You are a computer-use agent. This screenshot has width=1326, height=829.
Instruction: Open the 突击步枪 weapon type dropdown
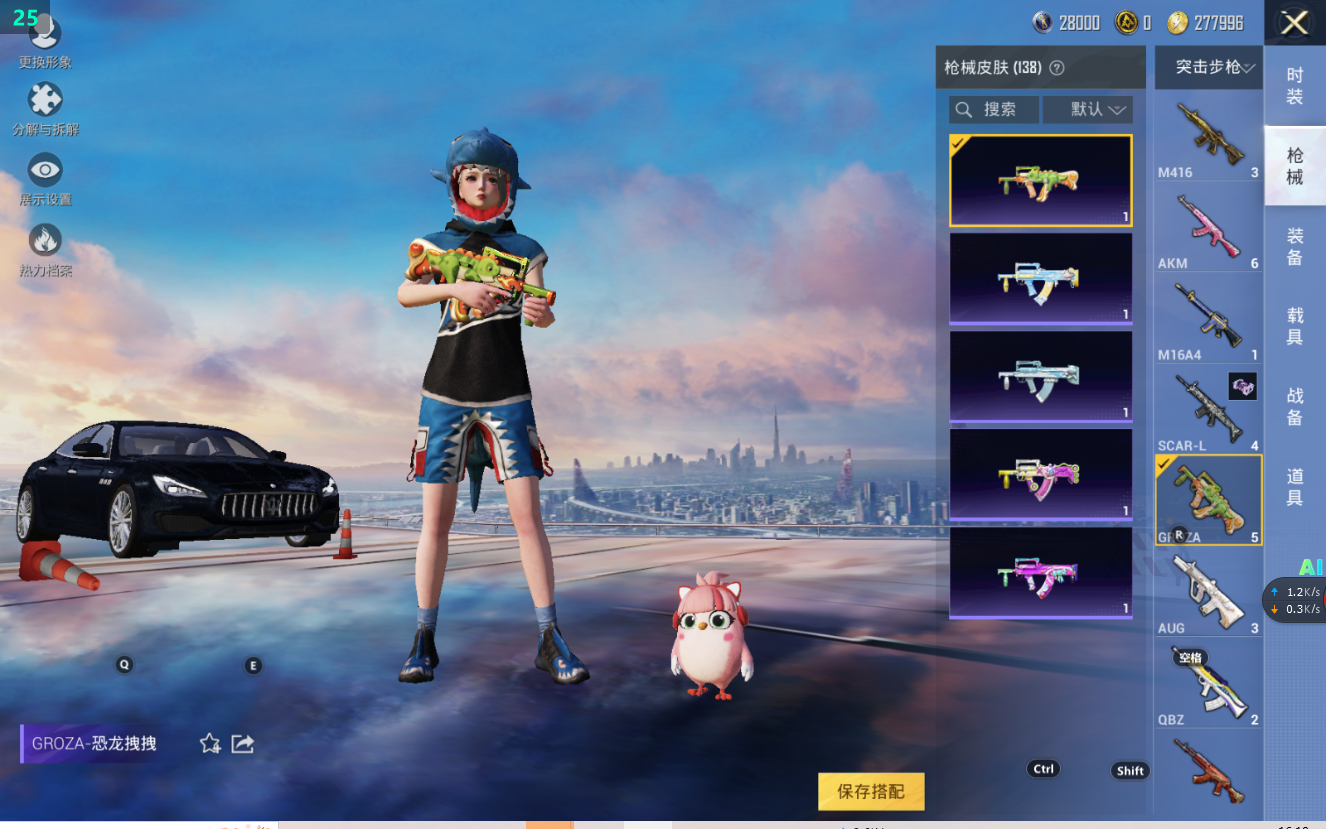tap(1208, 67)
